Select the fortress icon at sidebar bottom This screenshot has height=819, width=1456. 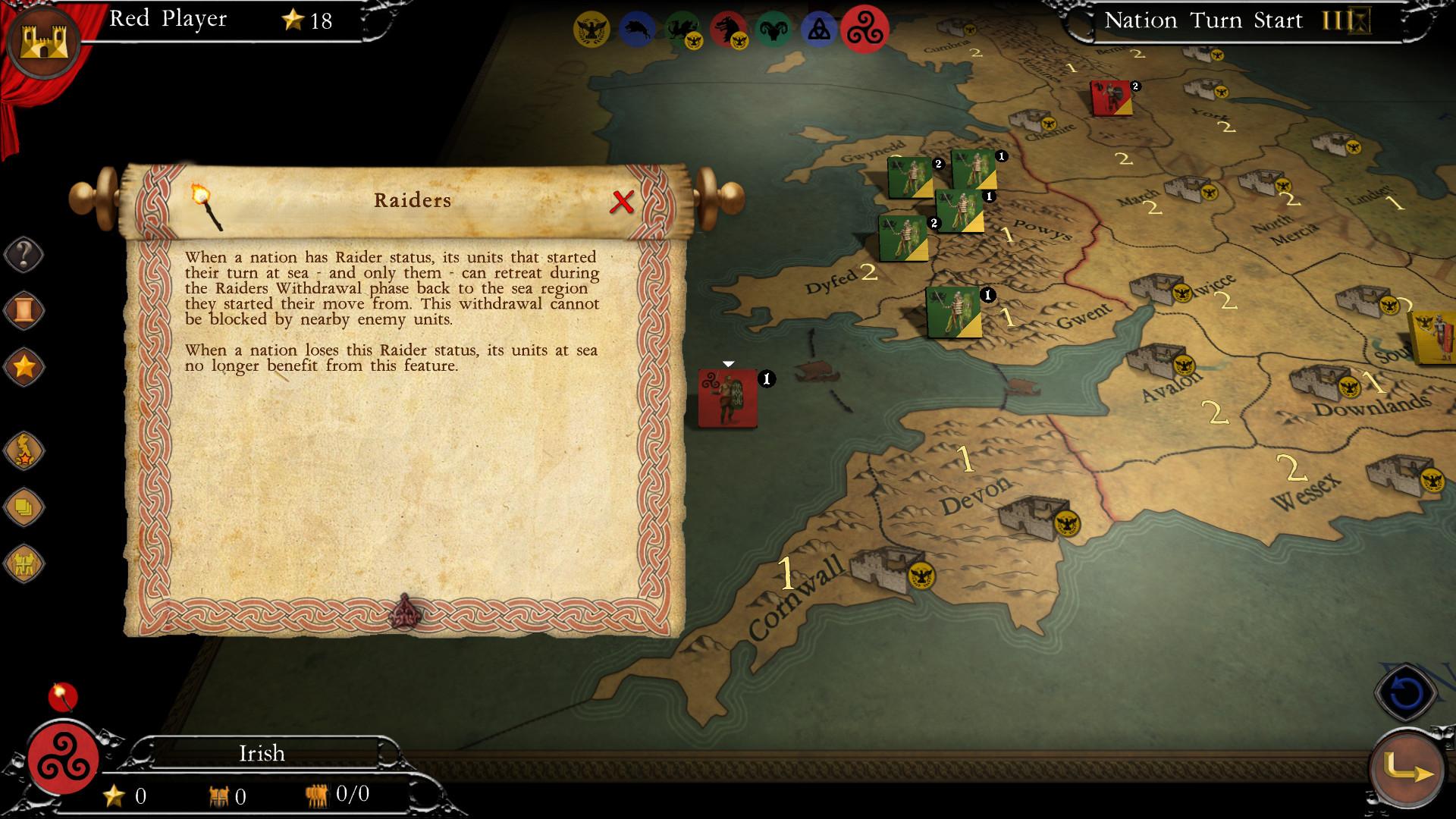coord(24,563)
